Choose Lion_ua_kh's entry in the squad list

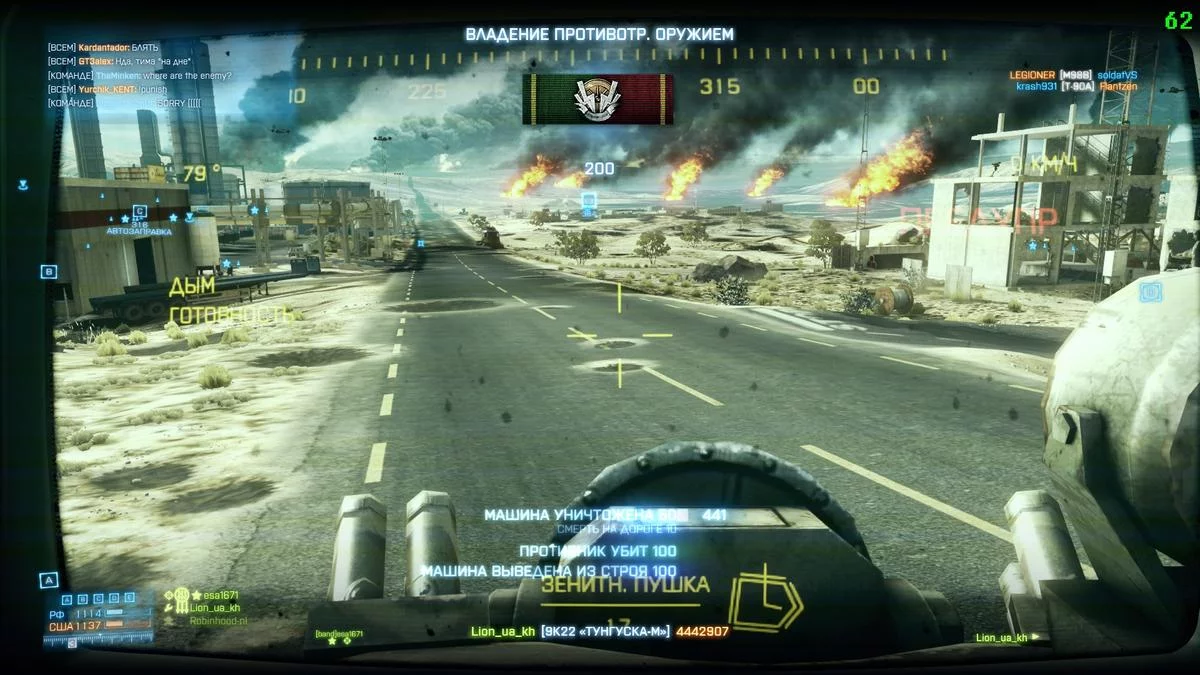coord(216,607)
